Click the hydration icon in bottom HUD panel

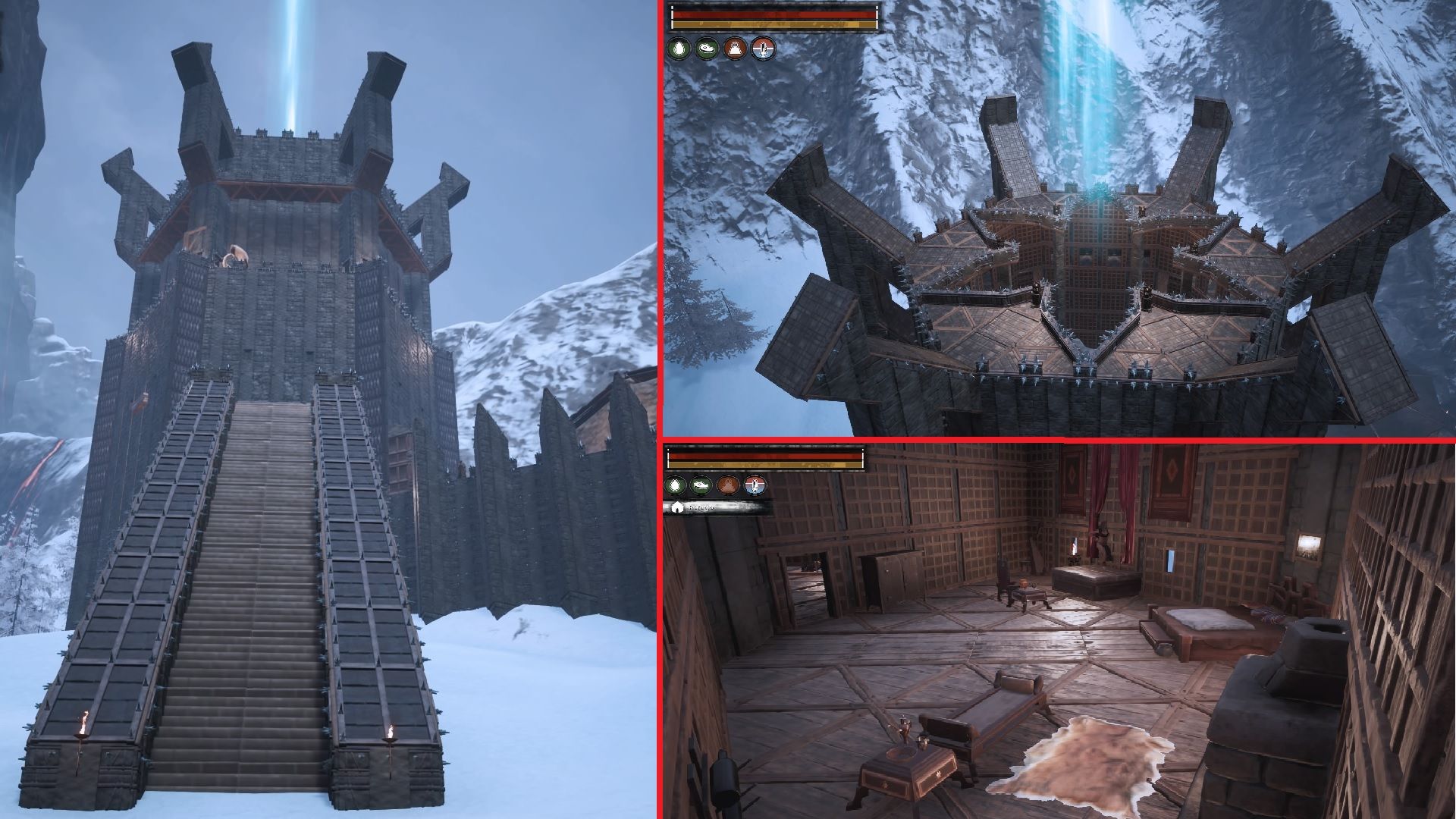pos(675,485)
